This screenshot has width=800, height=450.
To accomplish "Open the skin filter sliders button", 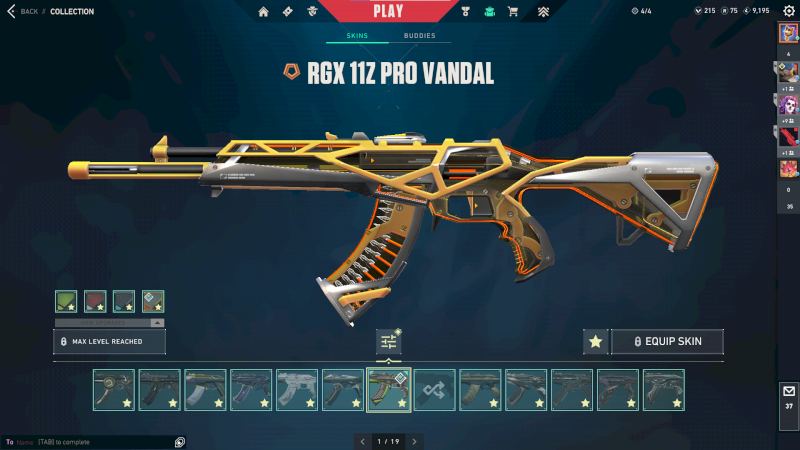I will click(x=389, y=342).
